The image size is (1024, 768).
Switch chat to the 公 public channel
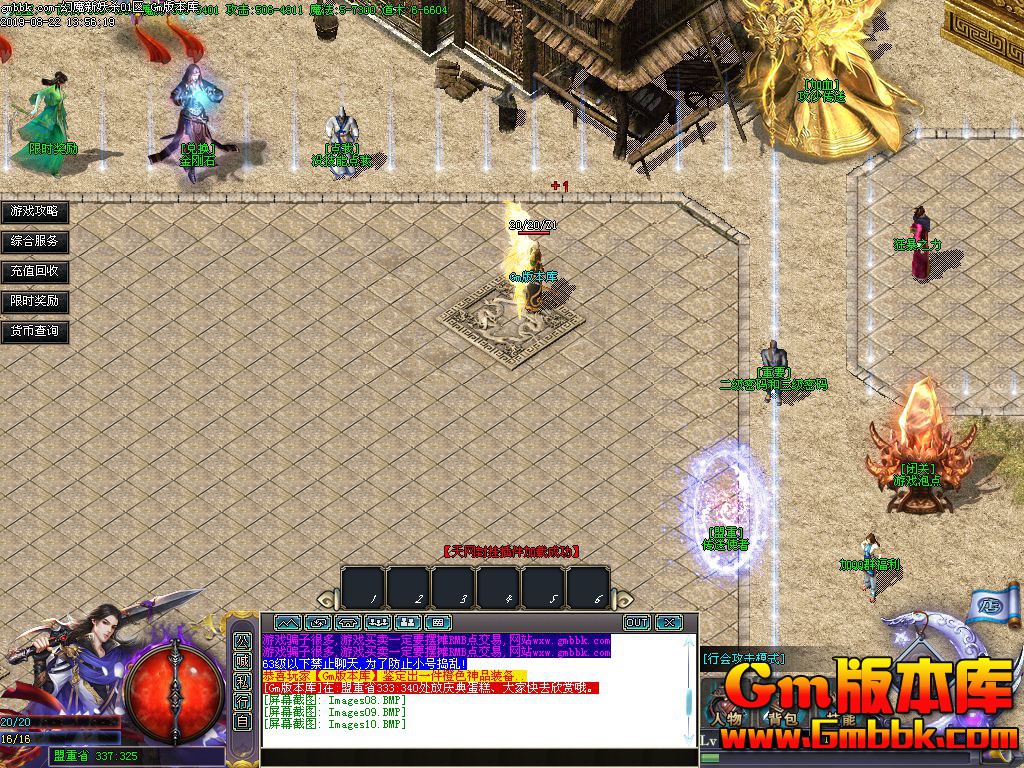(242, 640)
